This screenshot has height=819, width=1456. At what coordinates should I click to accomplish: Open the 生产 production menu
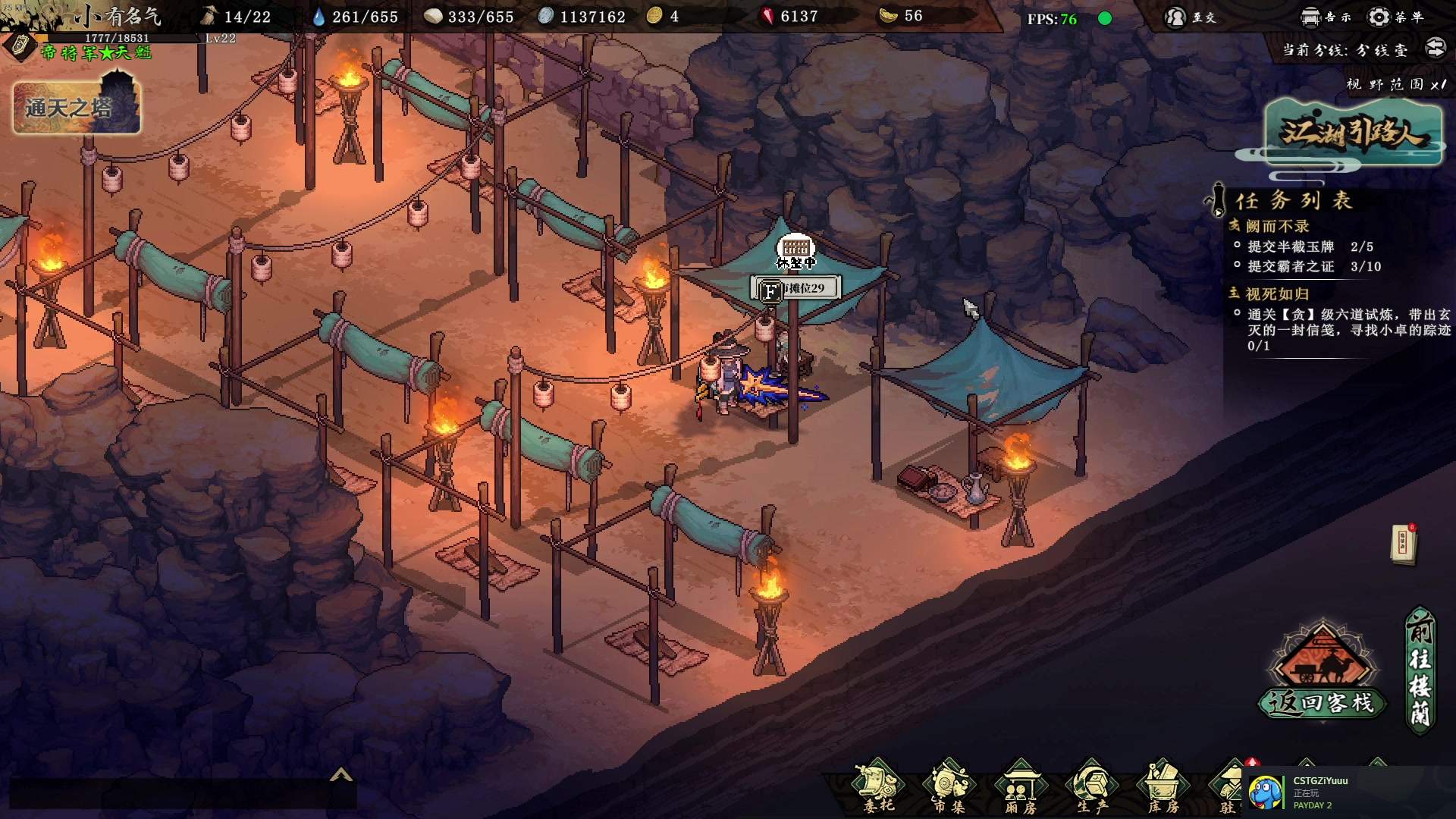point(1091,786)
